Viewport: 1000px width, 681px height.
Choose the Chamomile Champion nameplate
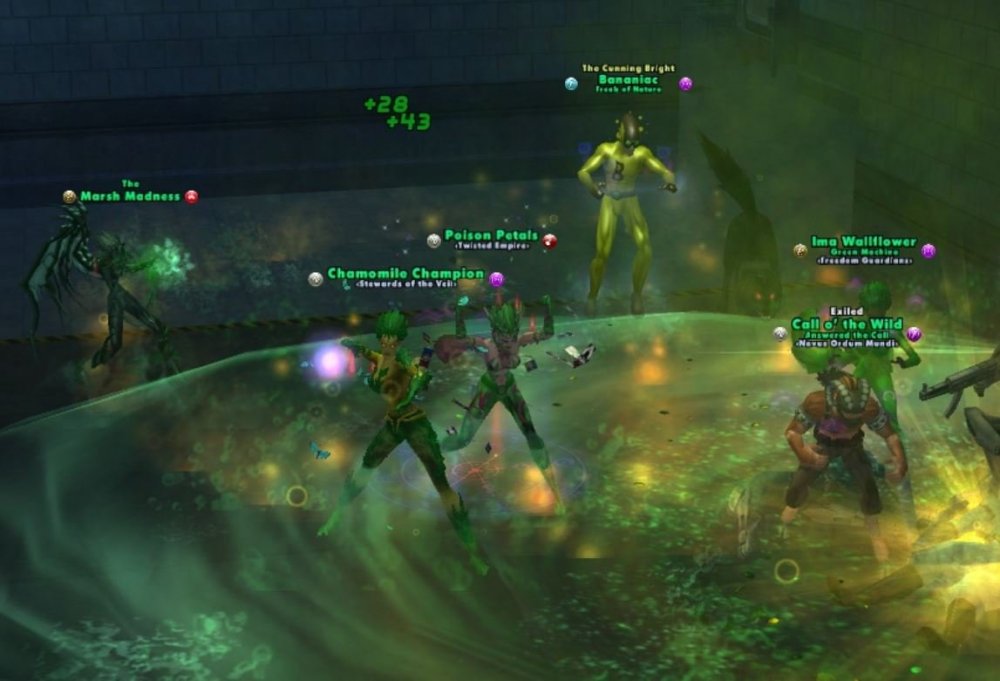click(405, 274)
